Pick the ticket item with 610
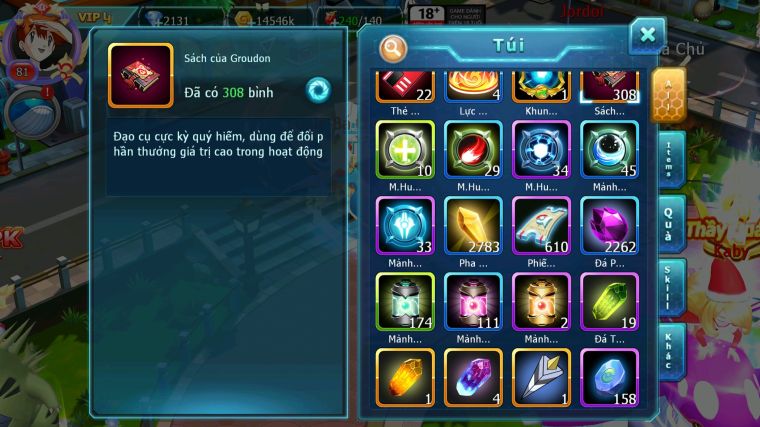Screen dimensions: 760x427 [541, 225]
